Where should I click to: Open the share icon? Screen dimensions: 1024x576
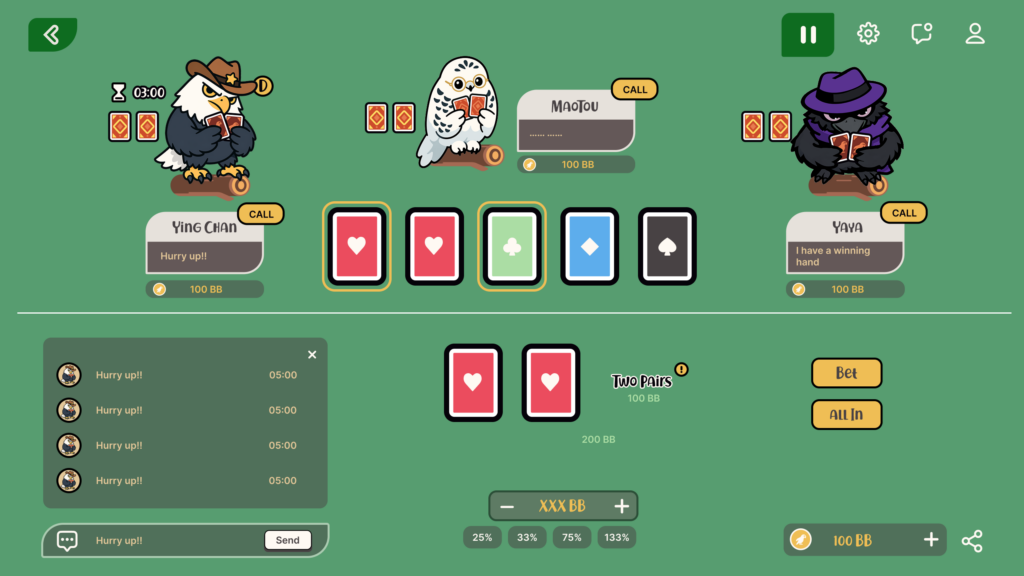pyautogui.click(x=972, y=541)
